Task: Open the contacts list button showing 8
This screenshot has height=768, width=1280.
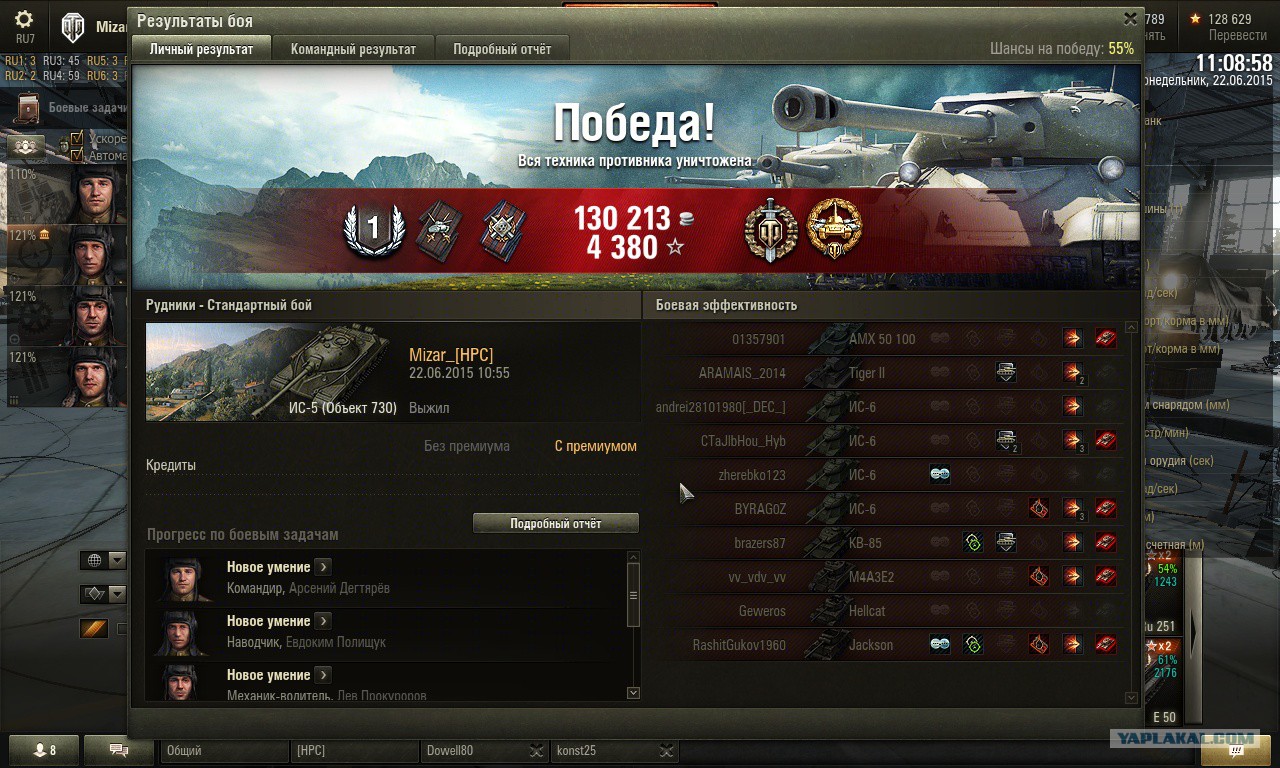Action: tap(45, 750)
